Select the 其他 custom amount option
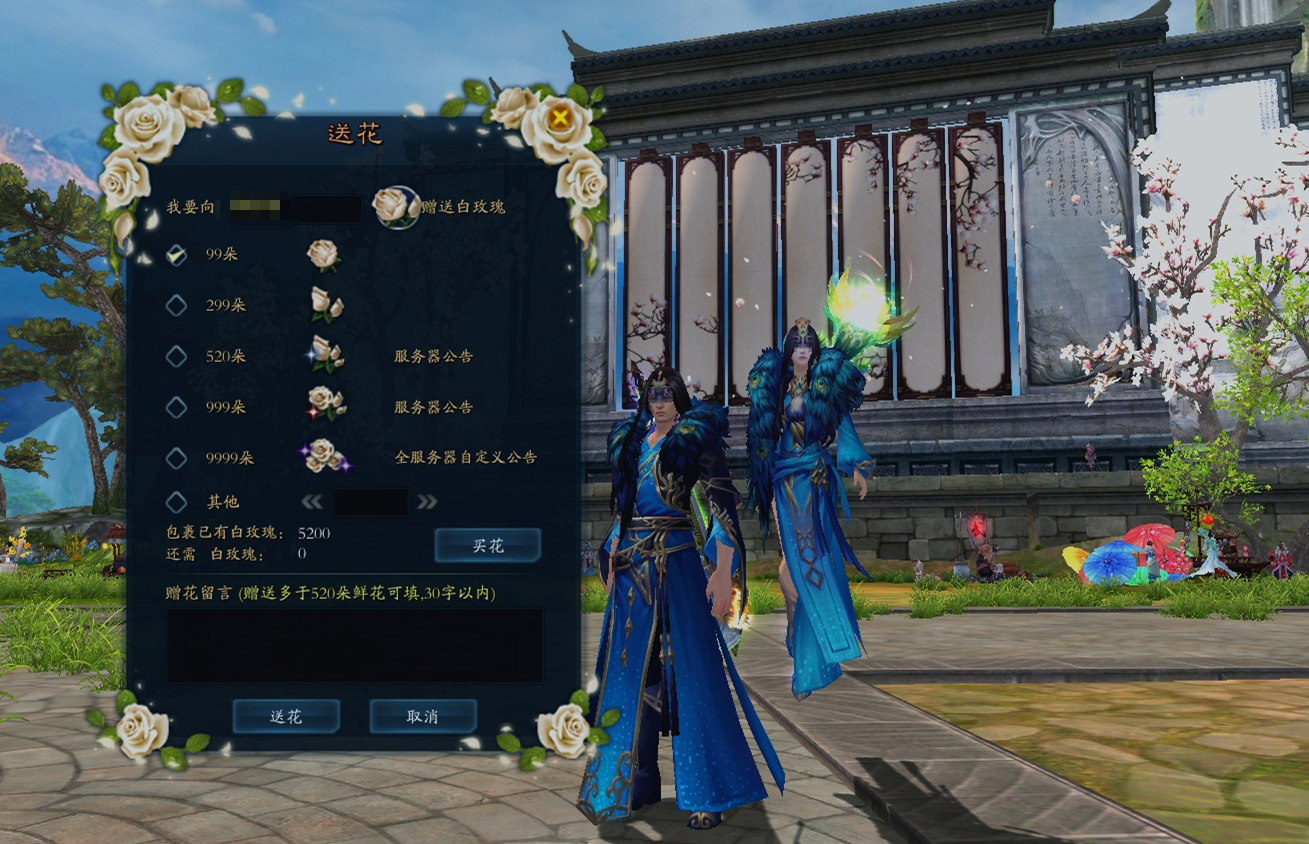 (176, 501)
